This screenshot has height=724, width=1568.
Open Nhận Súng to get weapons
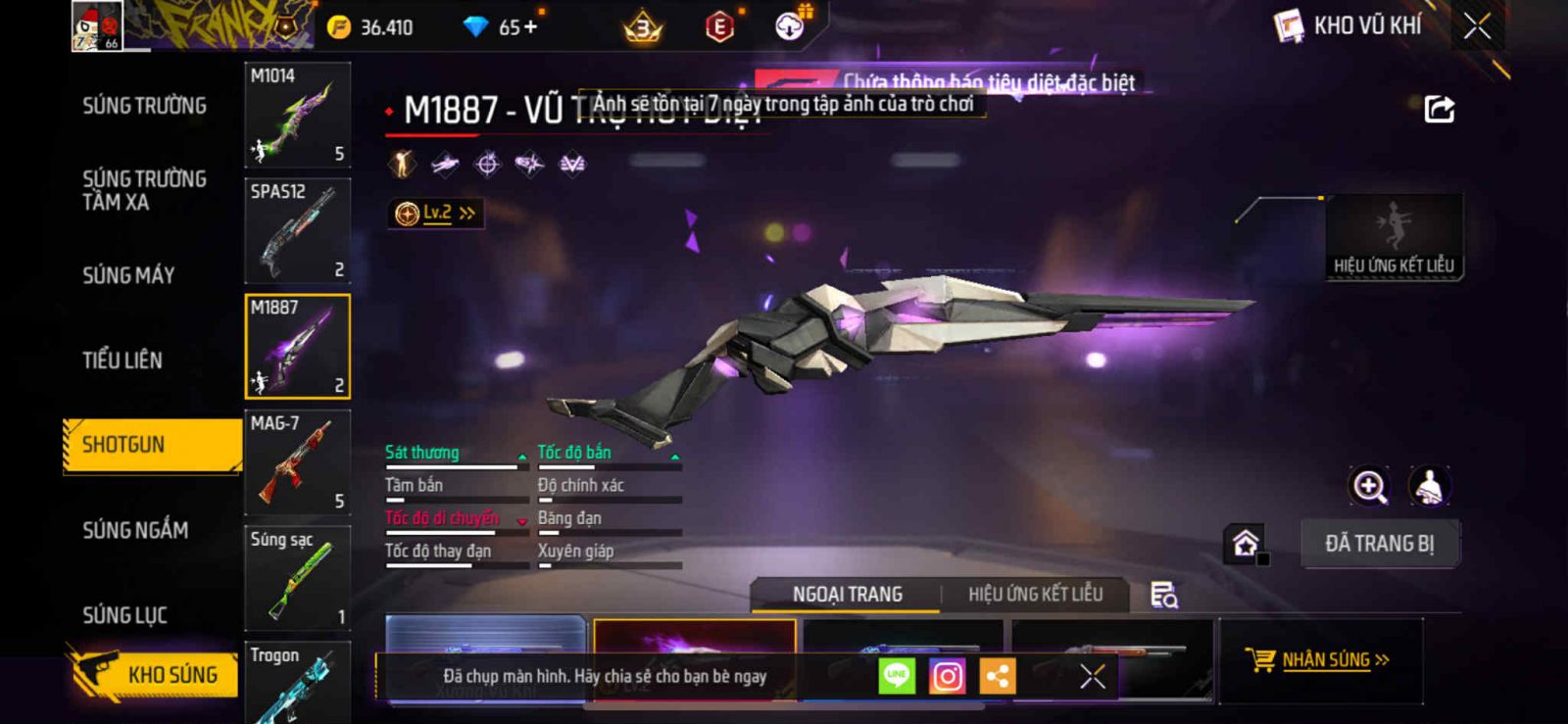(x=1318, y=659)
